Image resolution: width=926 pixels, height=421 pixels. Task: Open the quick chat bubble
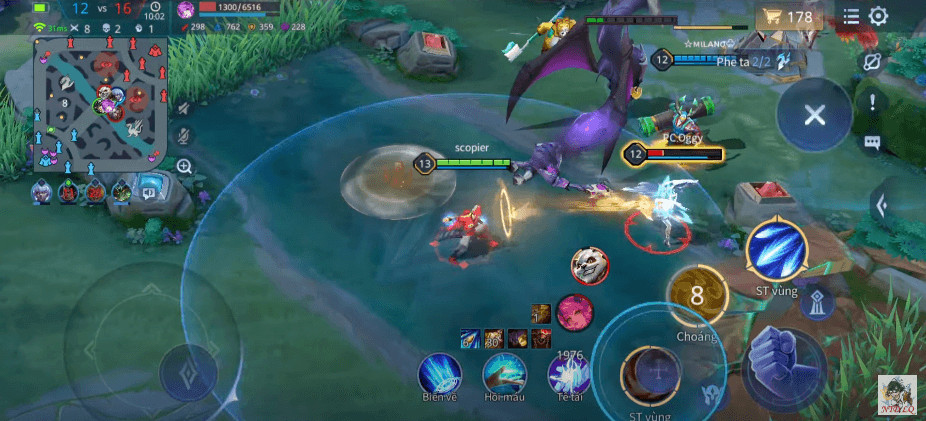click(872, 142)
